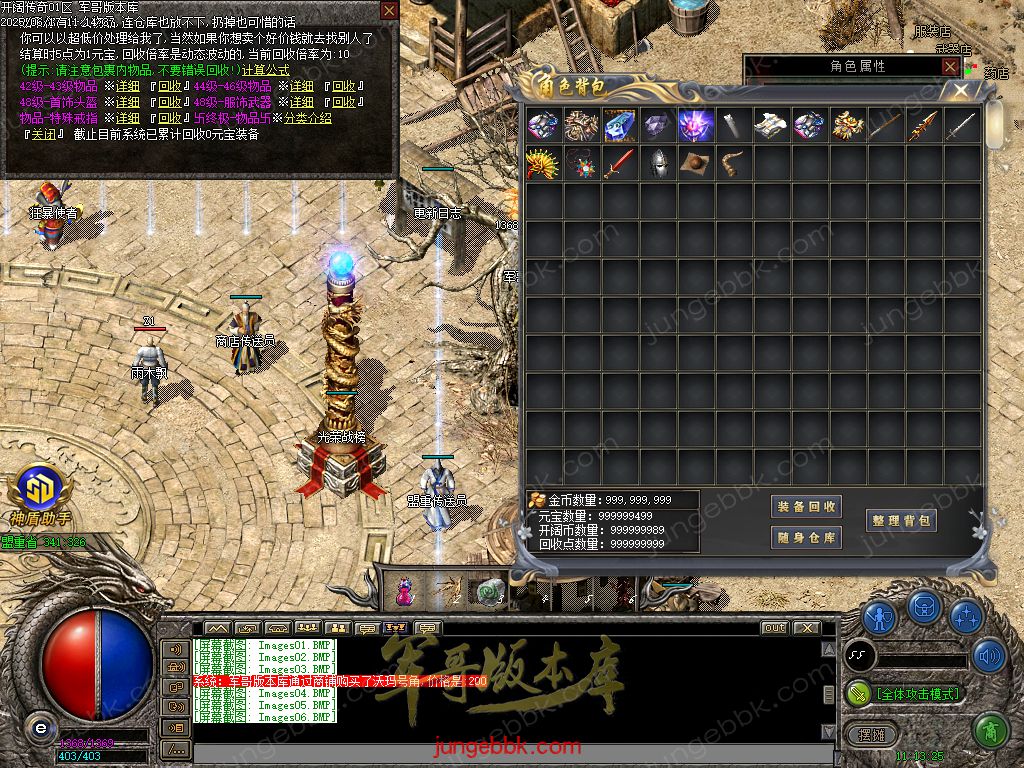Click the out button above chat
This screenshot has height=768, width=1024.
(x=774, y=628)
